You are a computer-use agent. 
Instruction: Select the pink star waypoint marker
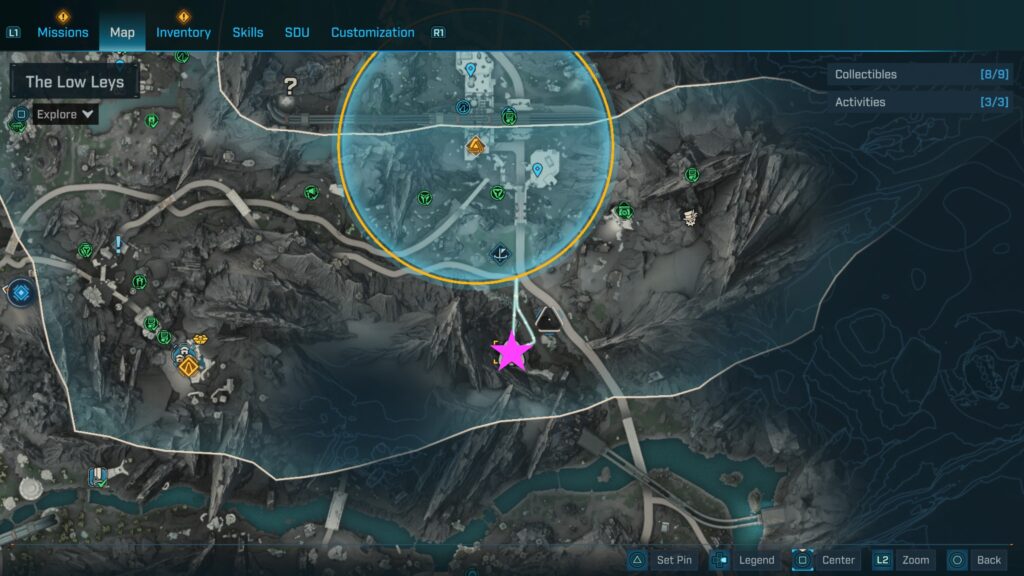coord(512,351)
